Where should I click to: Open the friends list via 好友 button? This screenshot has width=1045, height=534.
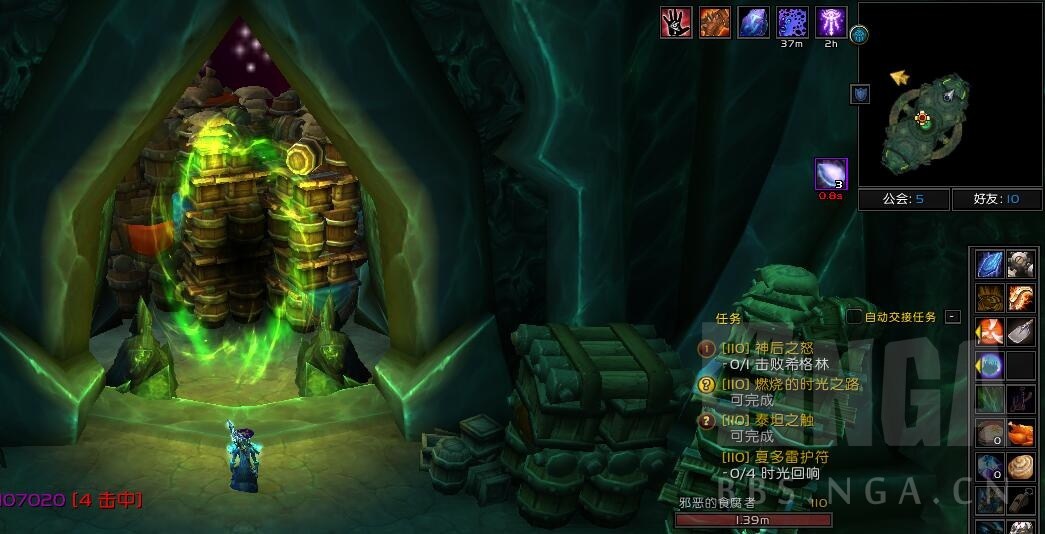point(995,199)
